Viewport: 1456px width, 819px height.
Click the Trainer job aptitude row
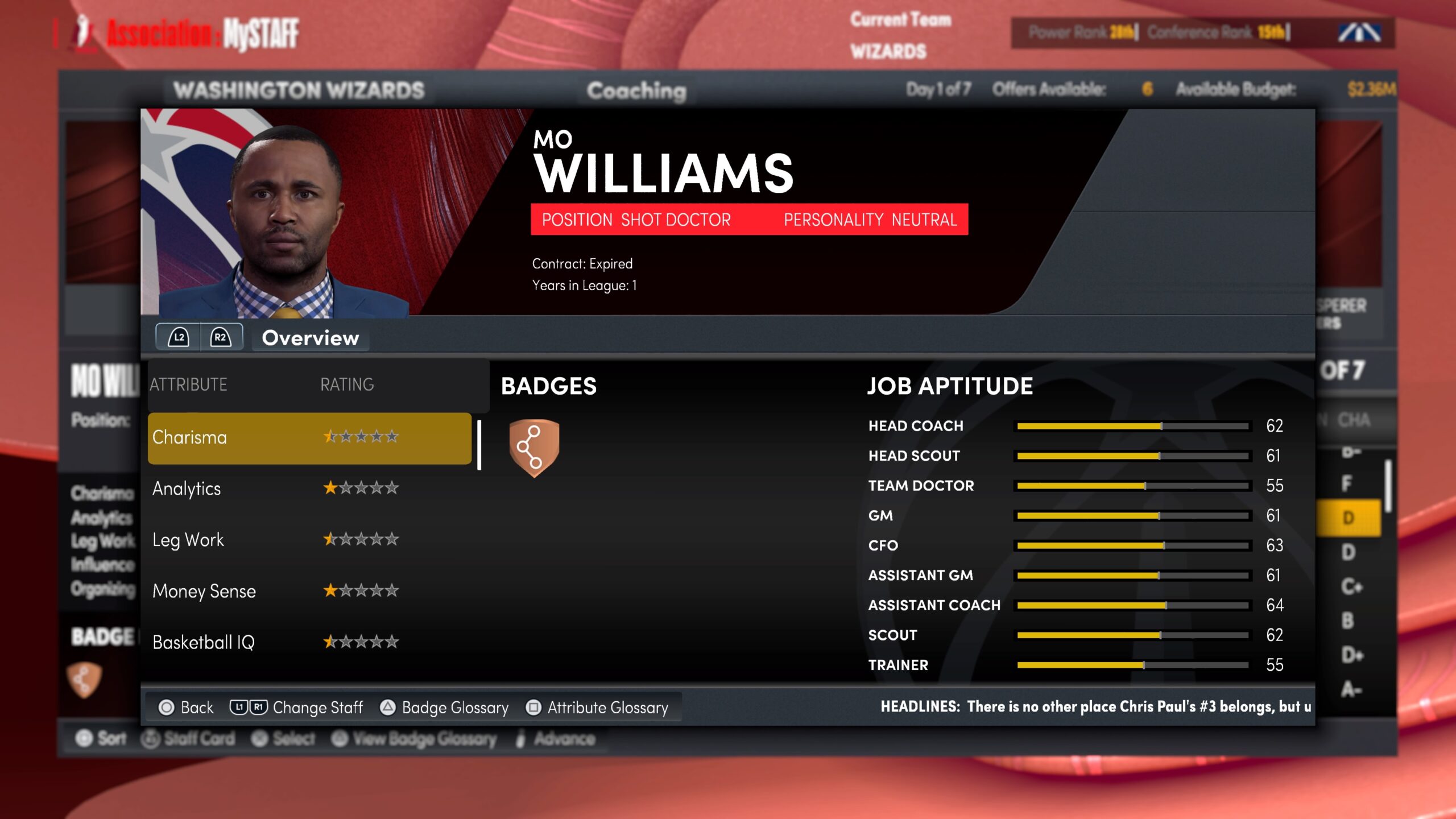coord(1075,665)
